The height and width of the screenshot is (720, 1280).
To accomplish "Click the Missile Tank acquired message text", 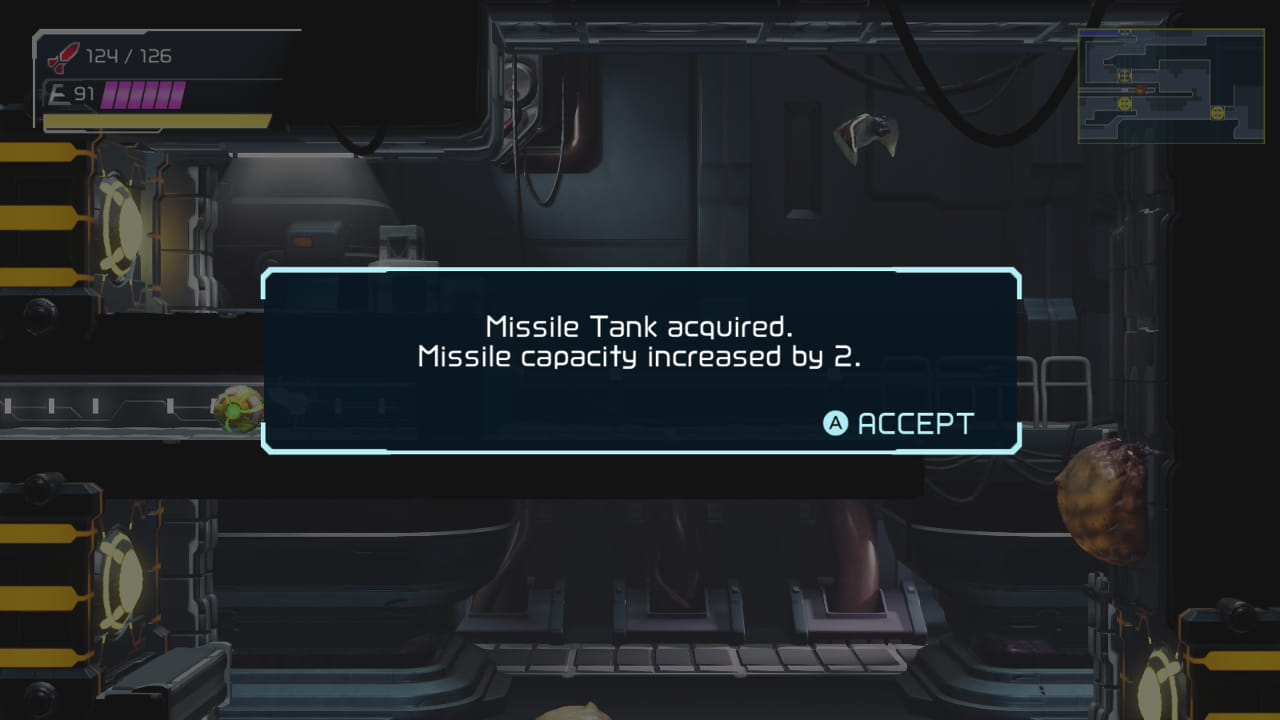I will [638, 325].
